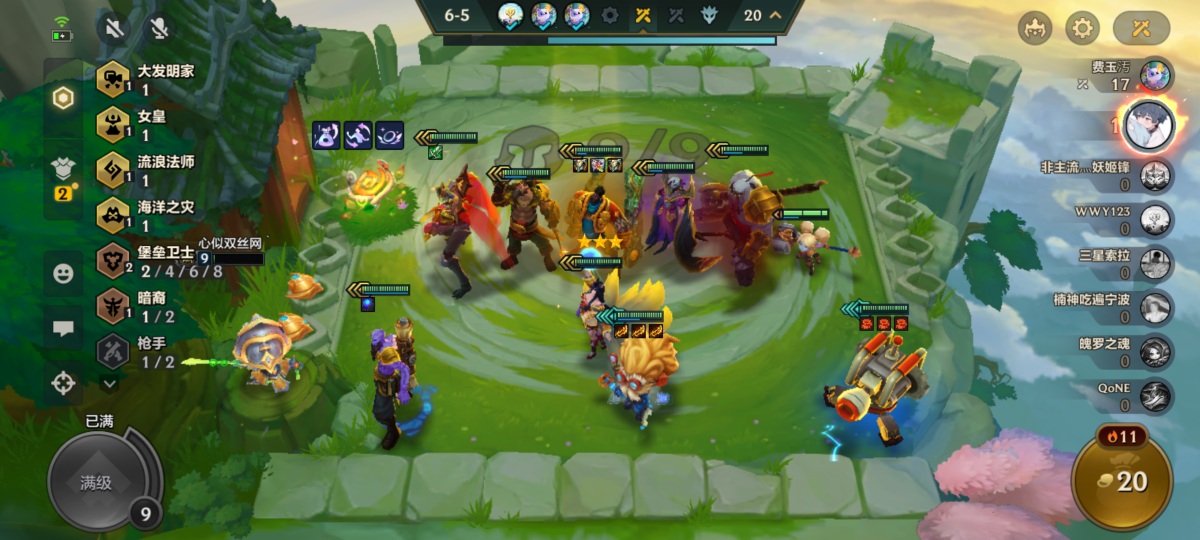
Task: Open the shop with the 20 gold button
Action: [x=1120, y=481]
